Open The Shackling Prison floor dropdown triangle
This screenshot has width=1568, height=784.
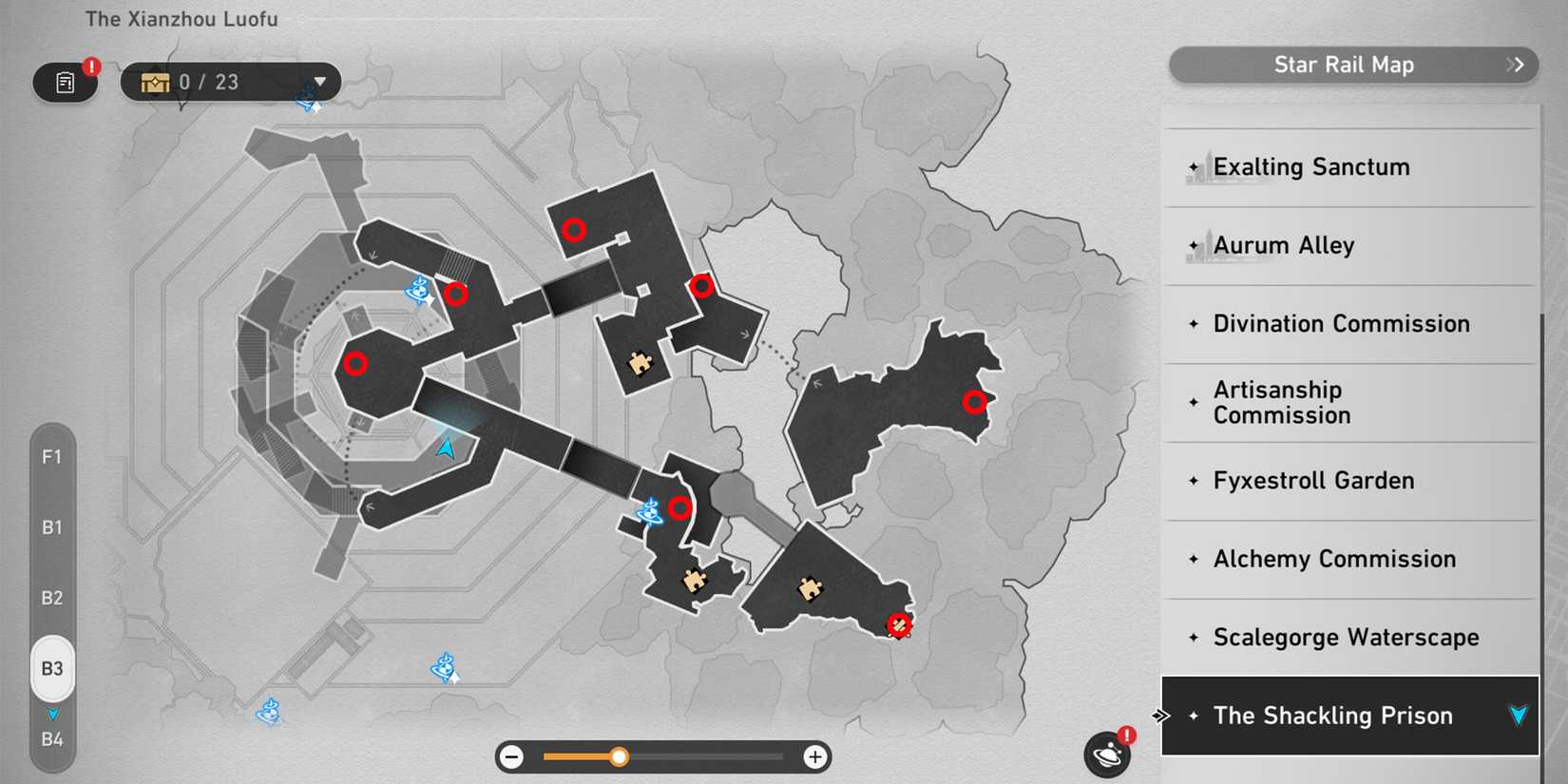click(x=1517, y=716)
